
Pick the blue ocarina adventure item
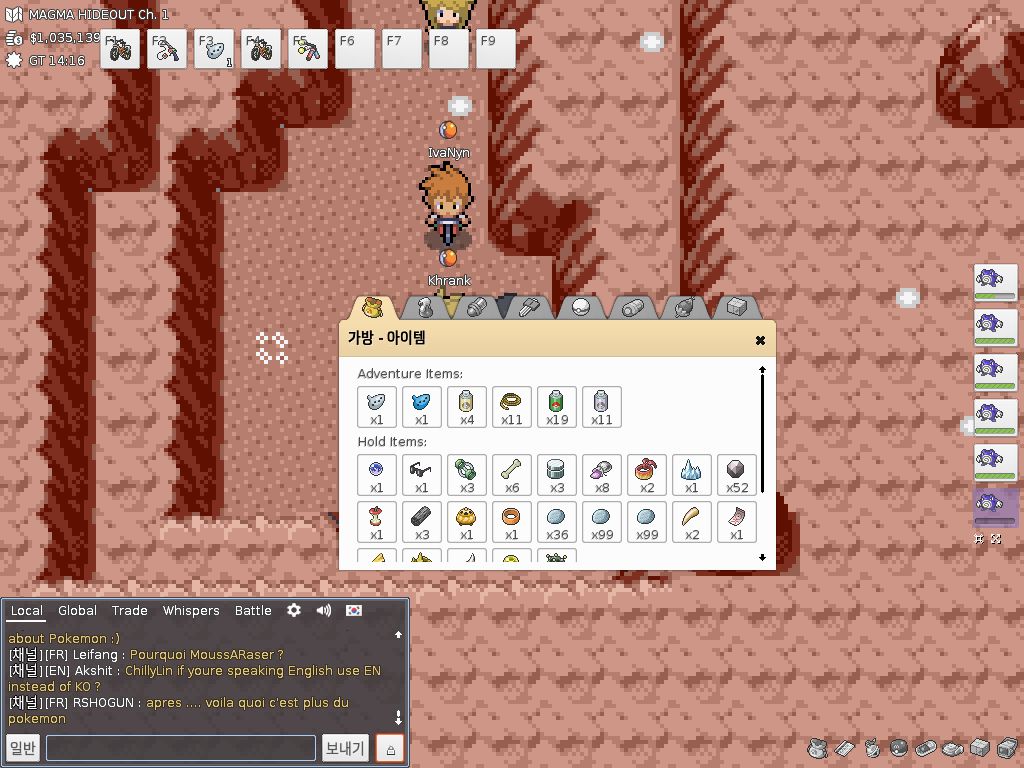pos(421,406)
